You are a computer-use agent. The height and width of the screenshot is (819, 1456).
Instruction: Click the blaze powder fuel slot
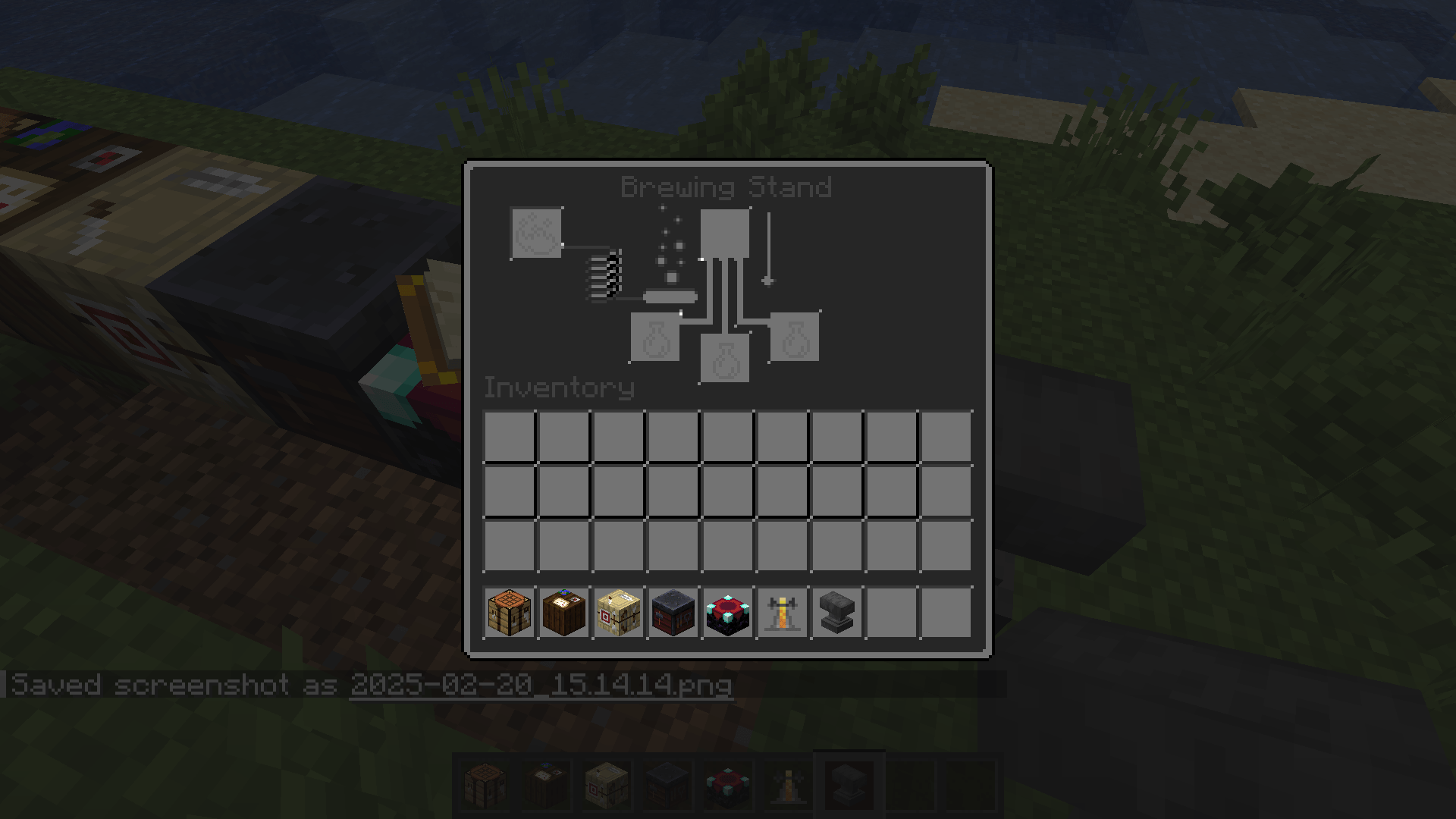click(535, 233)
